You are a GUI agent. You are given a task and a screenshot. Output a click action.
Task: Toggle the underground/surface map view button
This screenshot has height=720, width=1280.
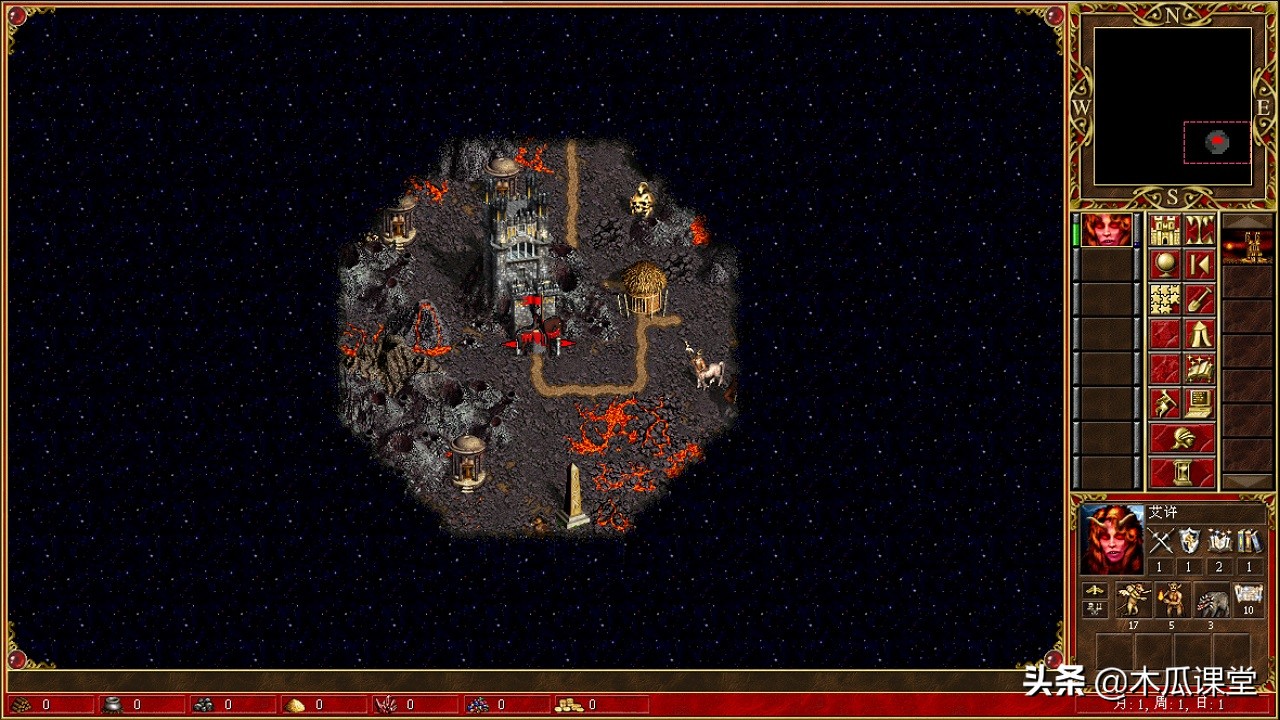1200,230
